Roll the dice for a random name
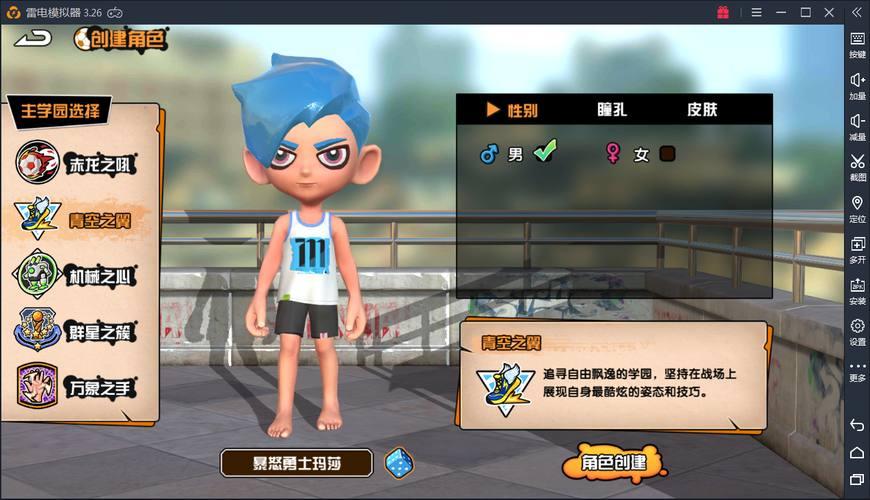870x500 pixels. pyautogui.click(x=399, y=462)
